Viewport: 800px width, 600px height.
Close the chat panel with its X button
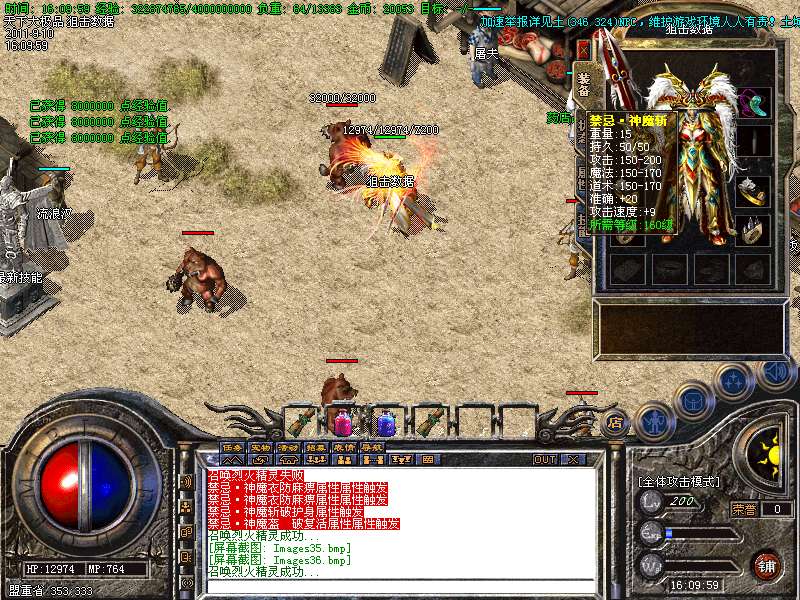click(x=573, y=459)
